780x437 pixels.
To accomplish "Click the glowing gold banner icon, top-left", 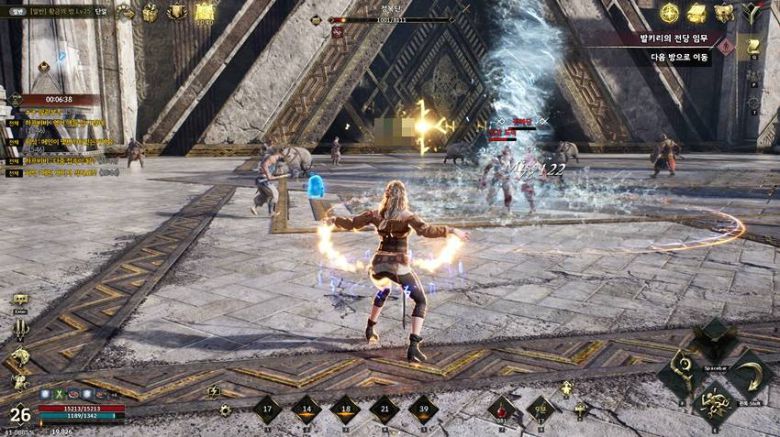I will (x=205, y=12).
